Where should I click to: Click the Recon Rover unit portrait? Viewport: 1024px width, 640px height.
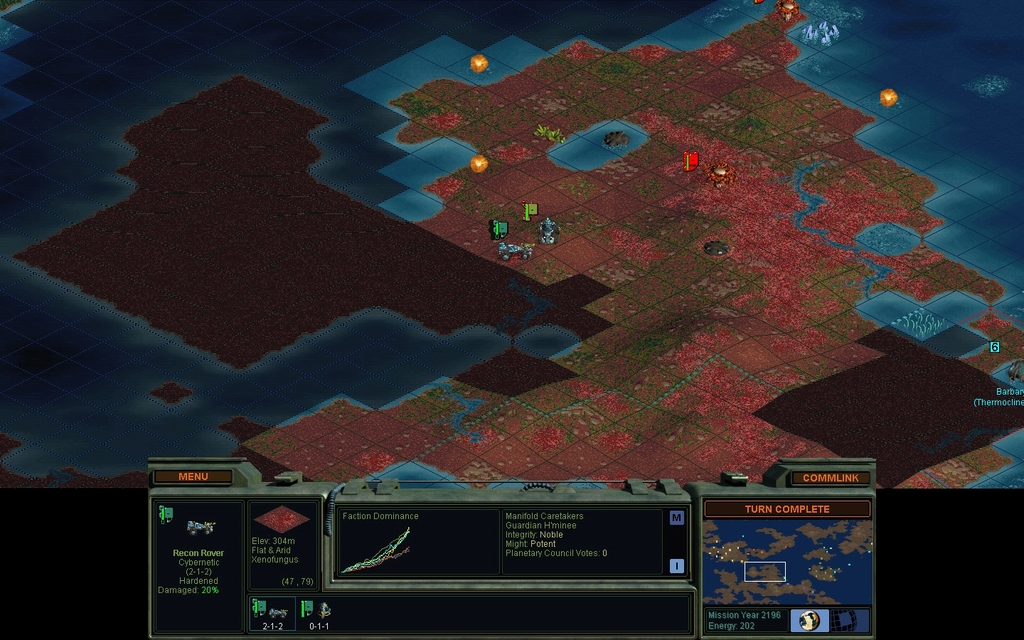[x=199, y=527]
